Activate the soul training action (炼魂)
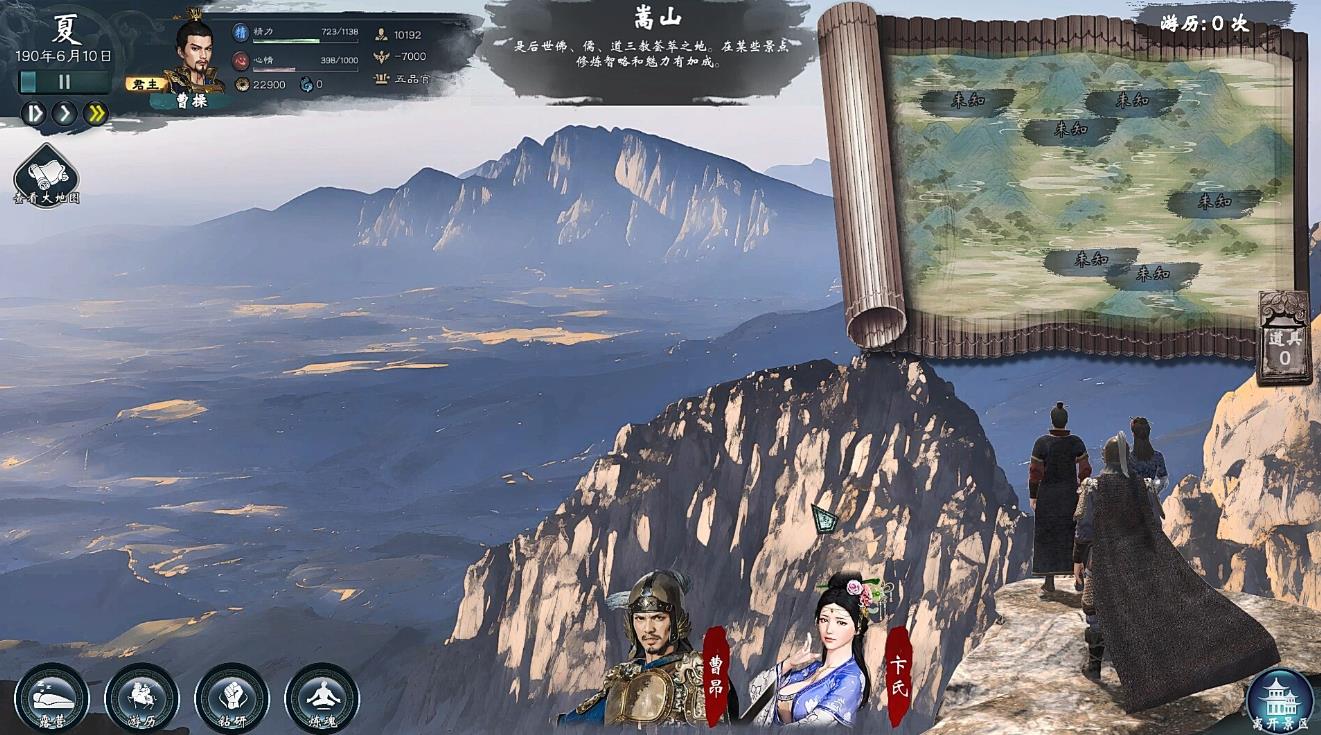1321x735 pixels. tap(322, 697)
